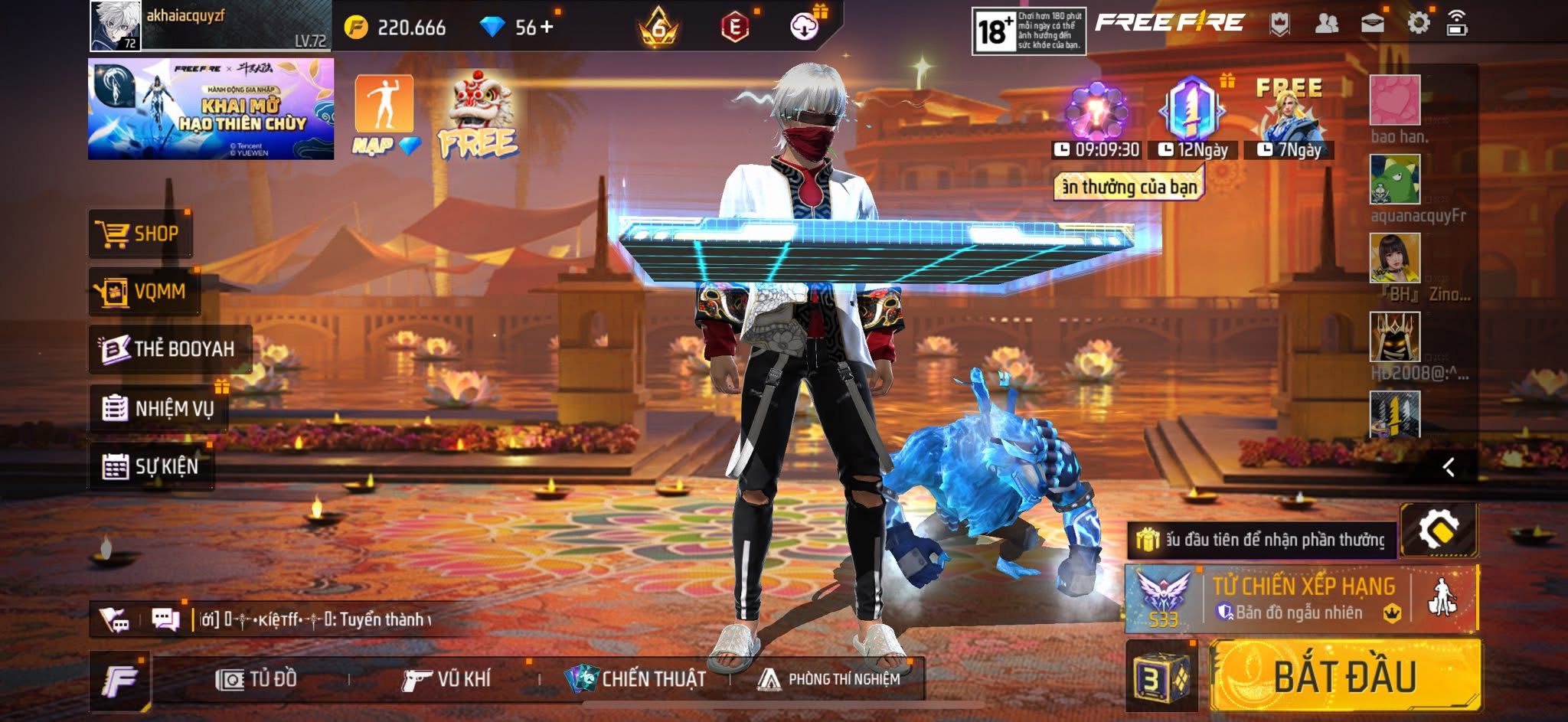Open the SỰ KIỆN events menu
This screenshot has height=722, width=1568.
tap(151, 466)
